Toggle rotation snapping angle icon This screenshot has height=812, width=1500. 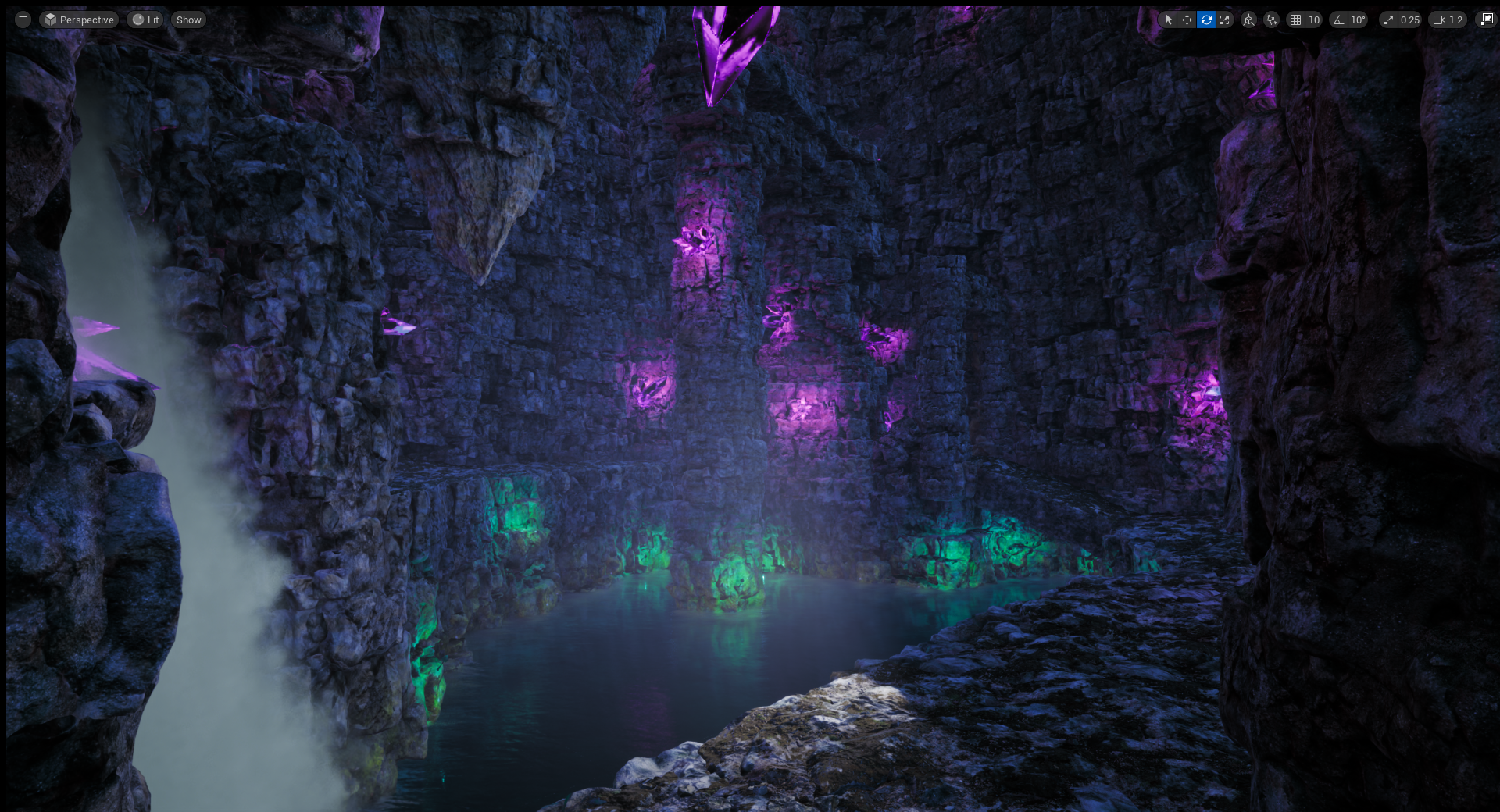tap(1339, 20)
